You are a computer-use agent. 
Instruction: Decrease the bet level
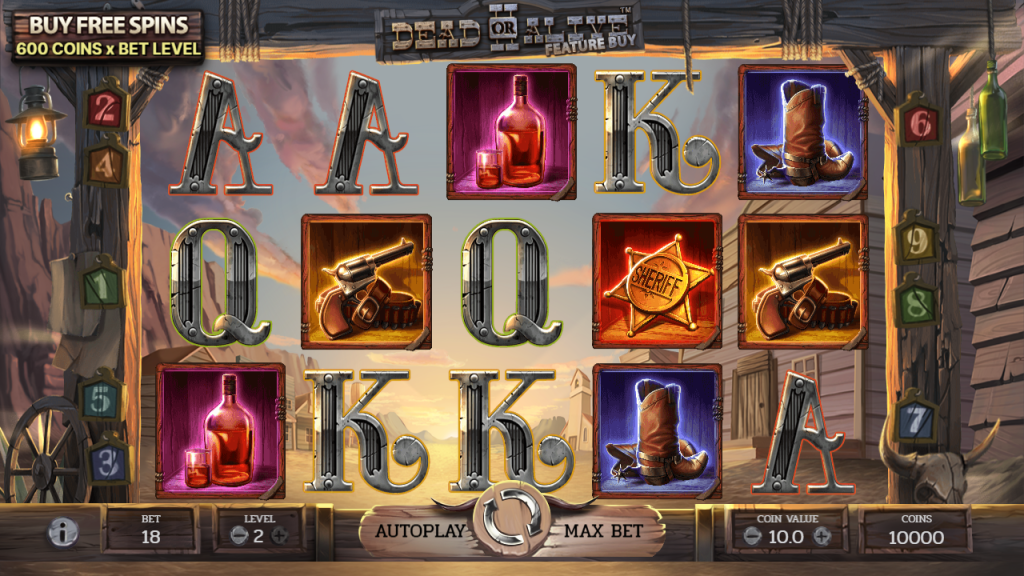238,535
